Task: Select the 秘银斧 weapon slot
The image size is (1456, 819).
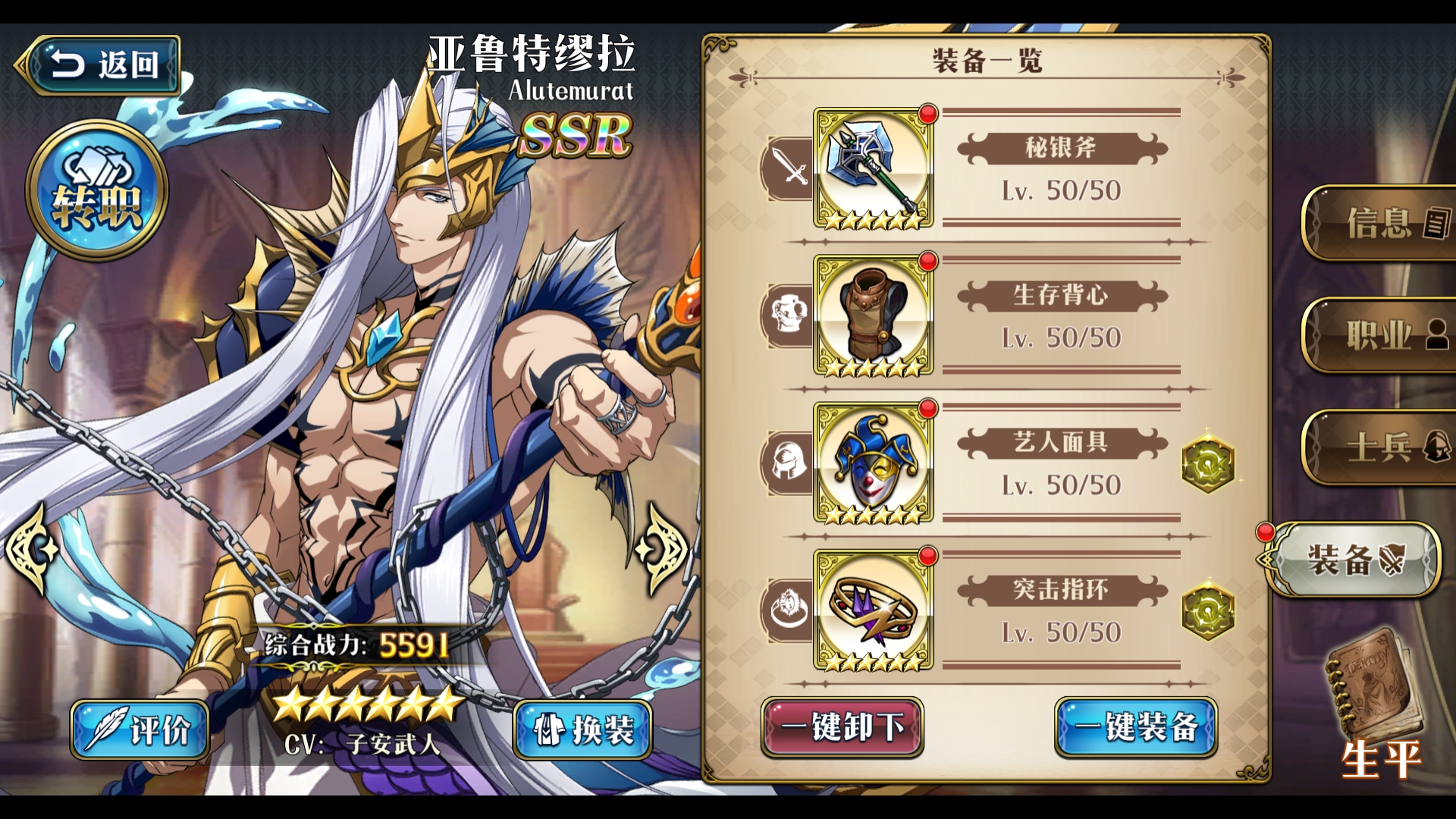Action: point(874,168)
